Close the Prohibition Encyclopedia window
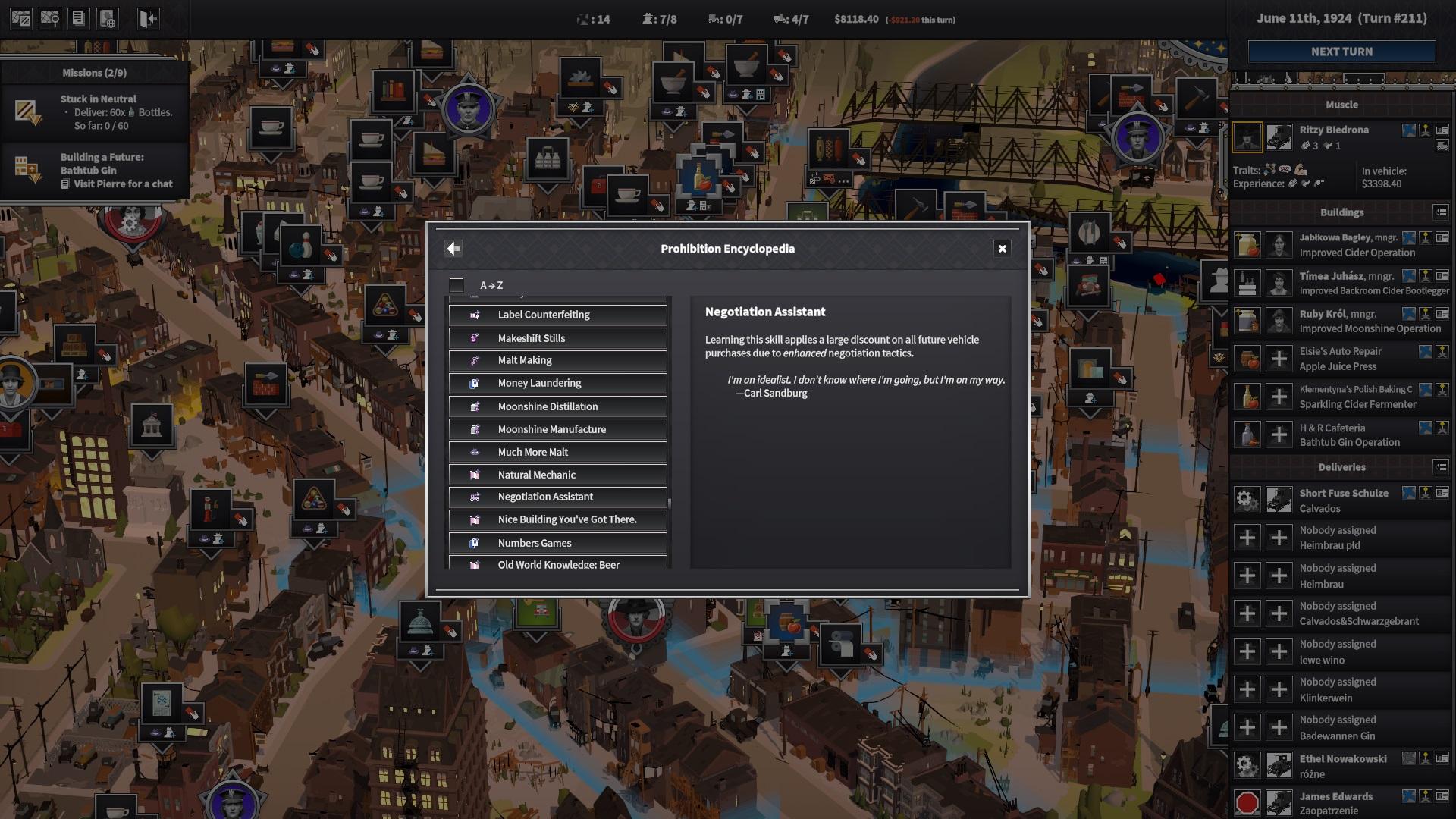Image resolution: width=1456 pixels, height=819 pixels. click(1002, 249)
